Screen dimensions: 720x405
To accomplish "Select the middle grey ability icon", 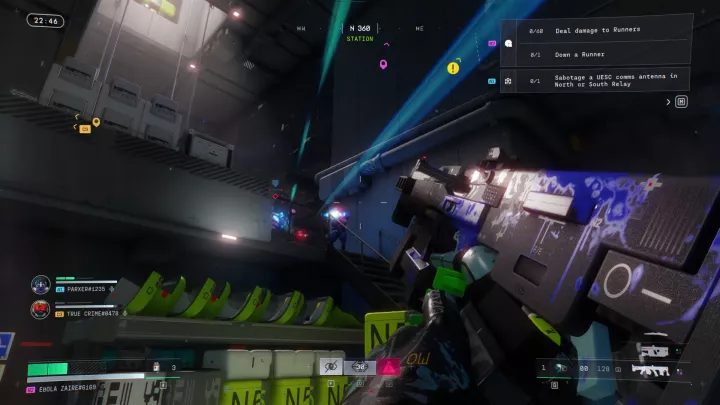I will tap(358, 367).
